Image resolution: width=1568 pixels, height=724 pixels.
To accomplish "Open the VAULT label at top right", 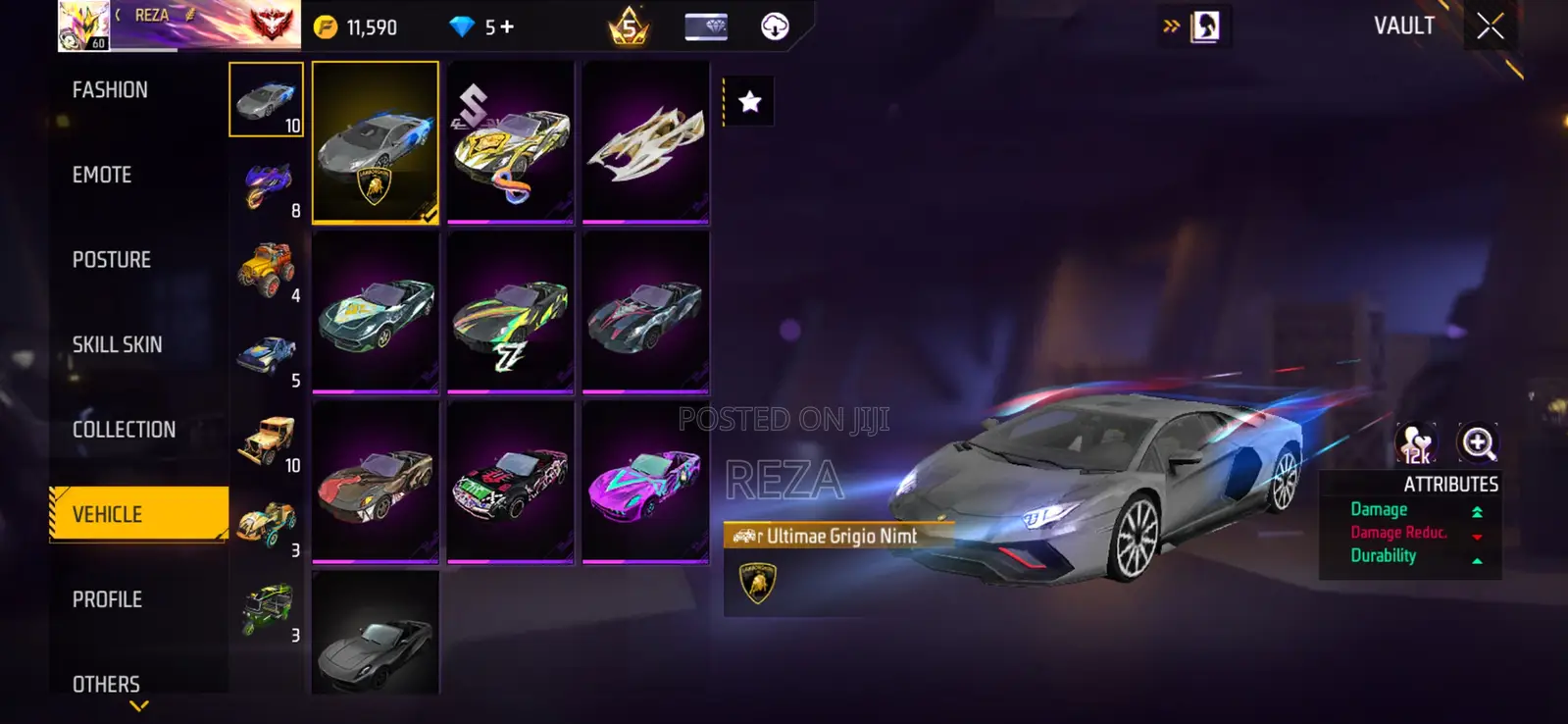I will pos(1403,26).
